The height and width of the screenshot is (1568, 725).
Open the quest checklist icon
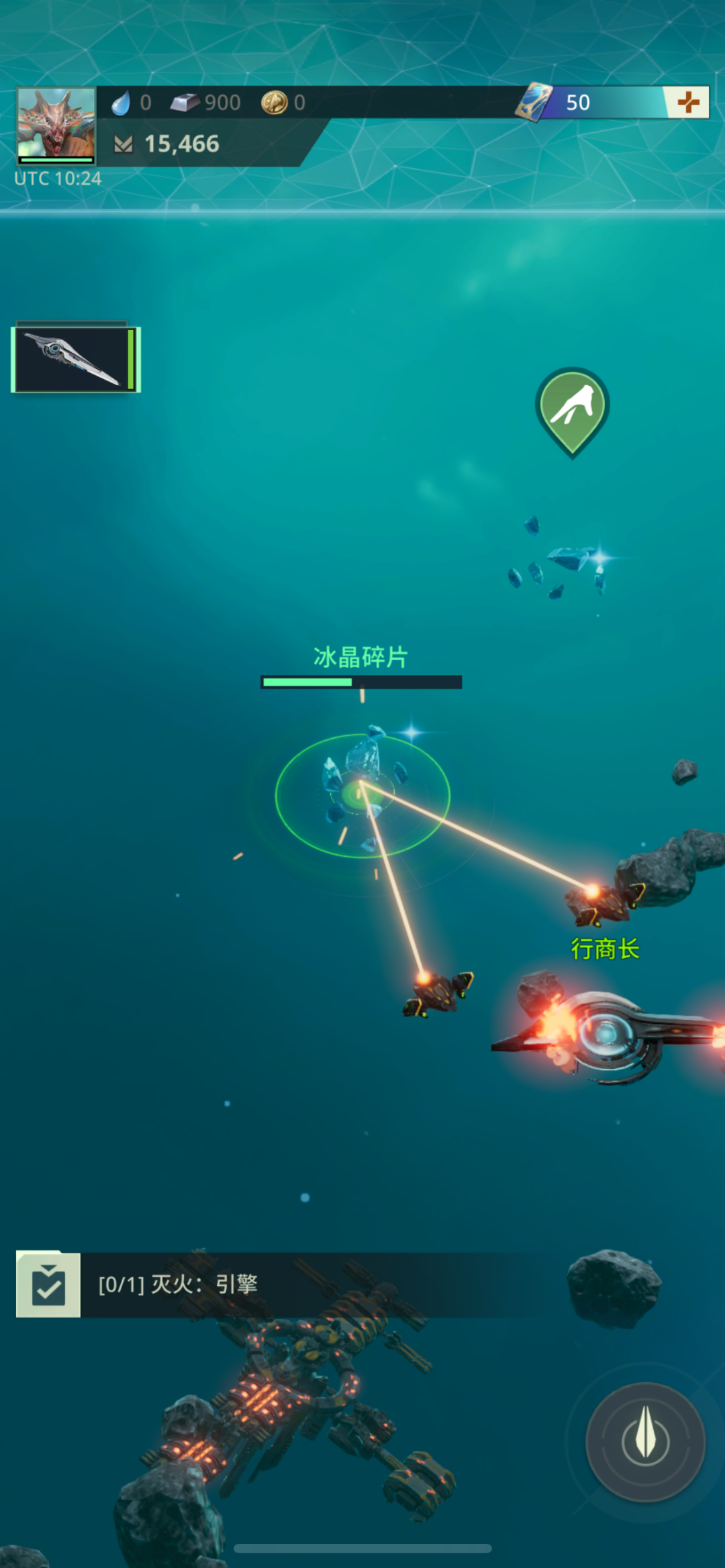pos(48,1285)
